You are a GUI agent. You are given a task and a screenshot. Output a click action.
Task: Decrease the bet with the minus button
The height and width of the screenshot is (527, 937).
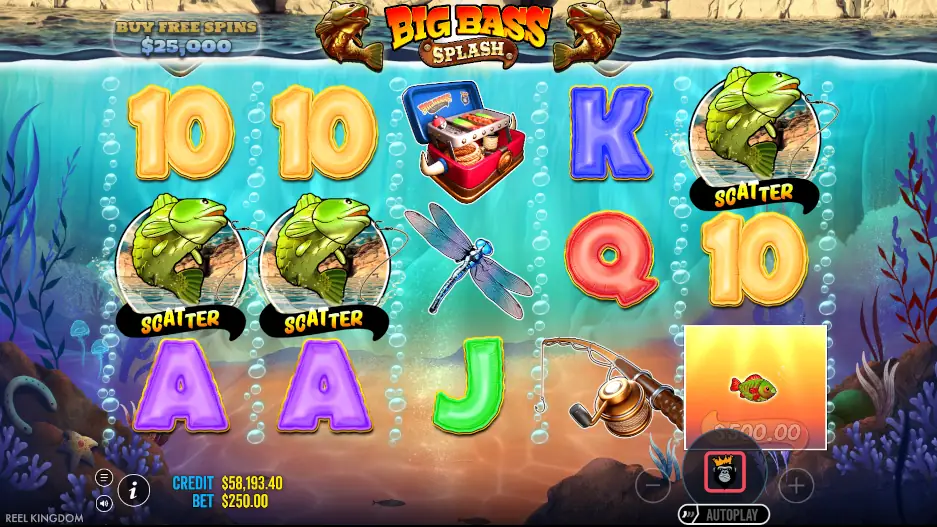click(652, 487)
